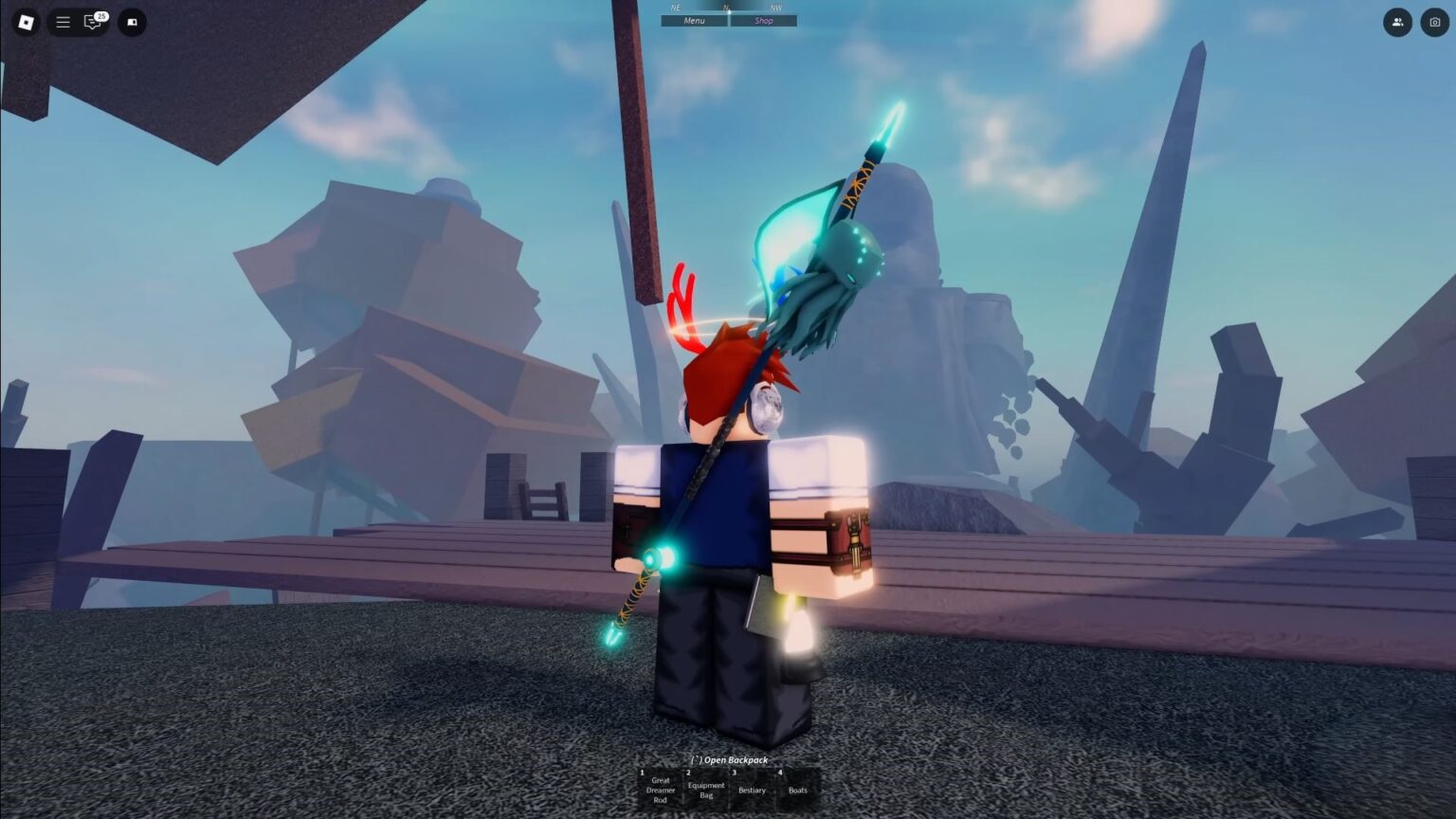Image resolution: width=1456 pixels, height=819 pixels.
Task: Open the Menu from the top navigation bar
Action: [693, 20]
